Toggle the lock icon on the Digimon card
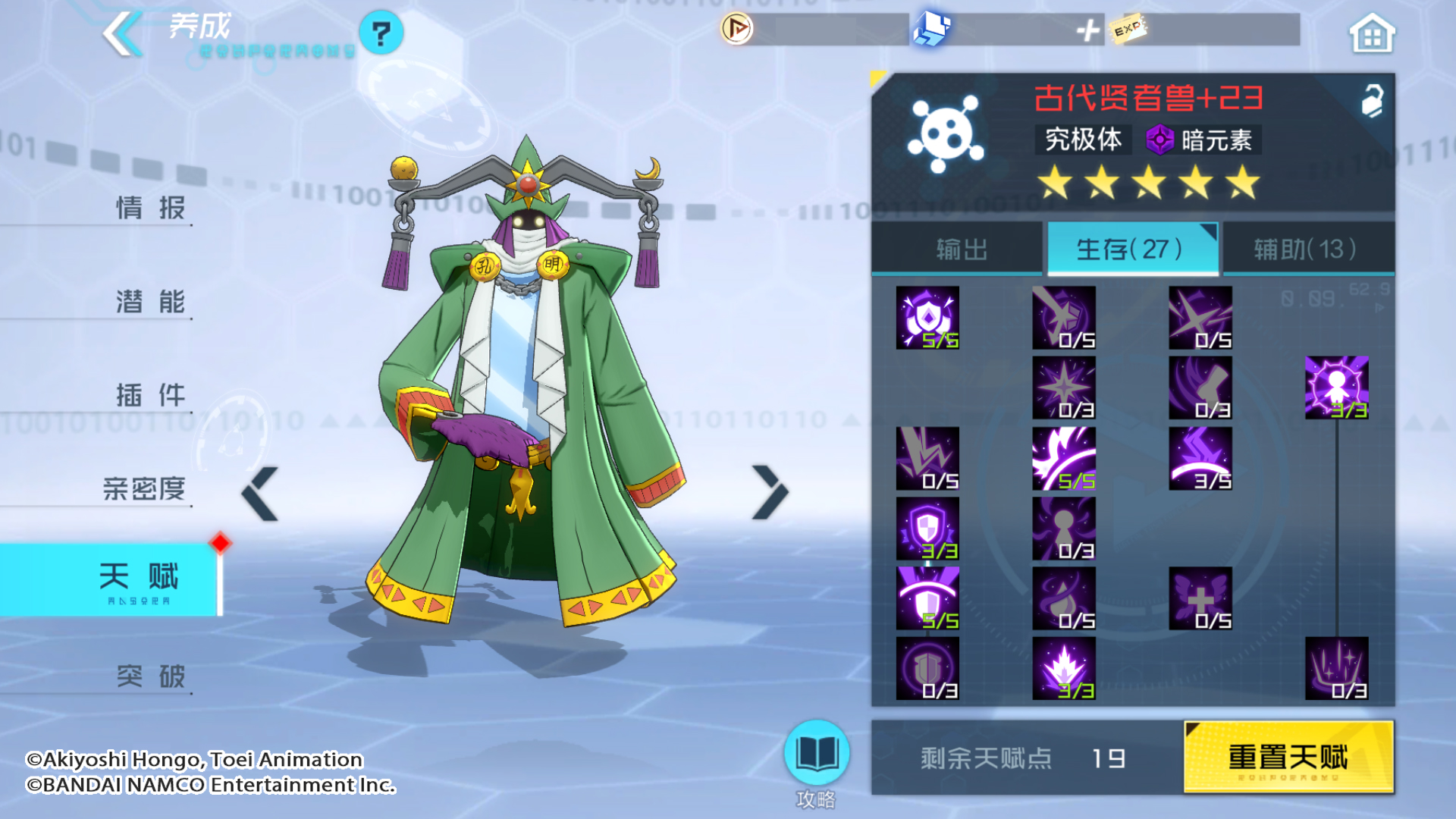 [x=1371, y=101]
